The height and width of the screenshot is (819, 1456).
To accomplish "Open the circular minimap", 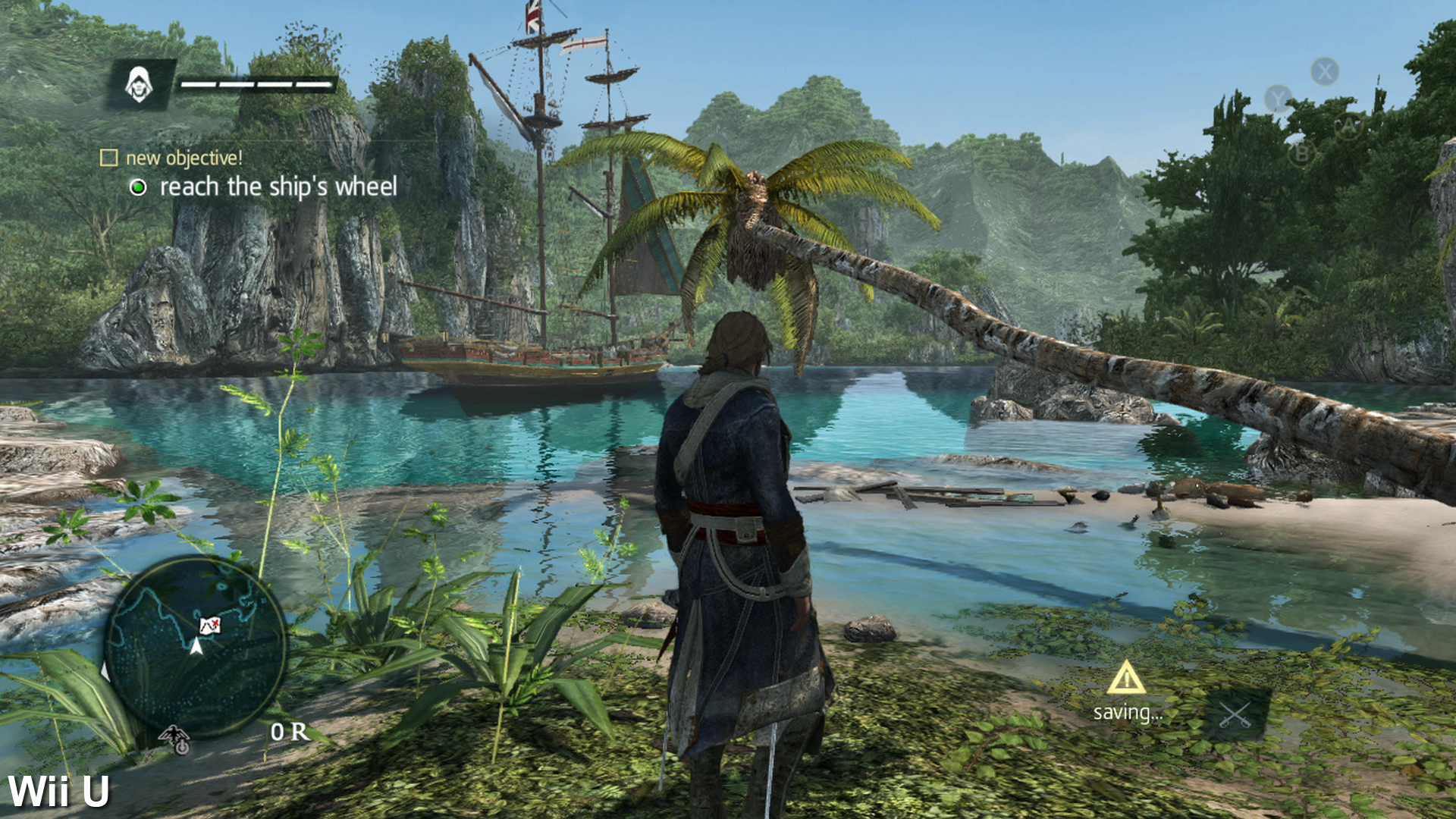I will pyautogui.click(x=195, y=645).
